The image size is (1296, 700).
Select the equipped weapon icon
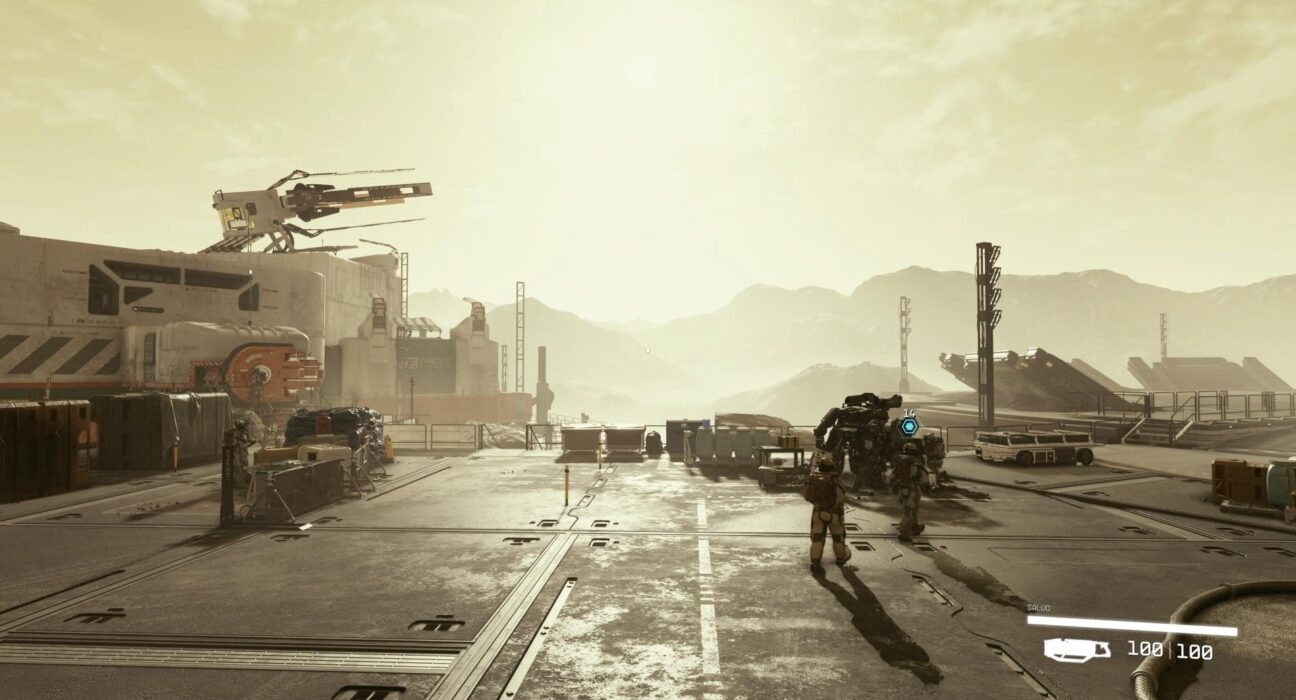(1076, 650)
